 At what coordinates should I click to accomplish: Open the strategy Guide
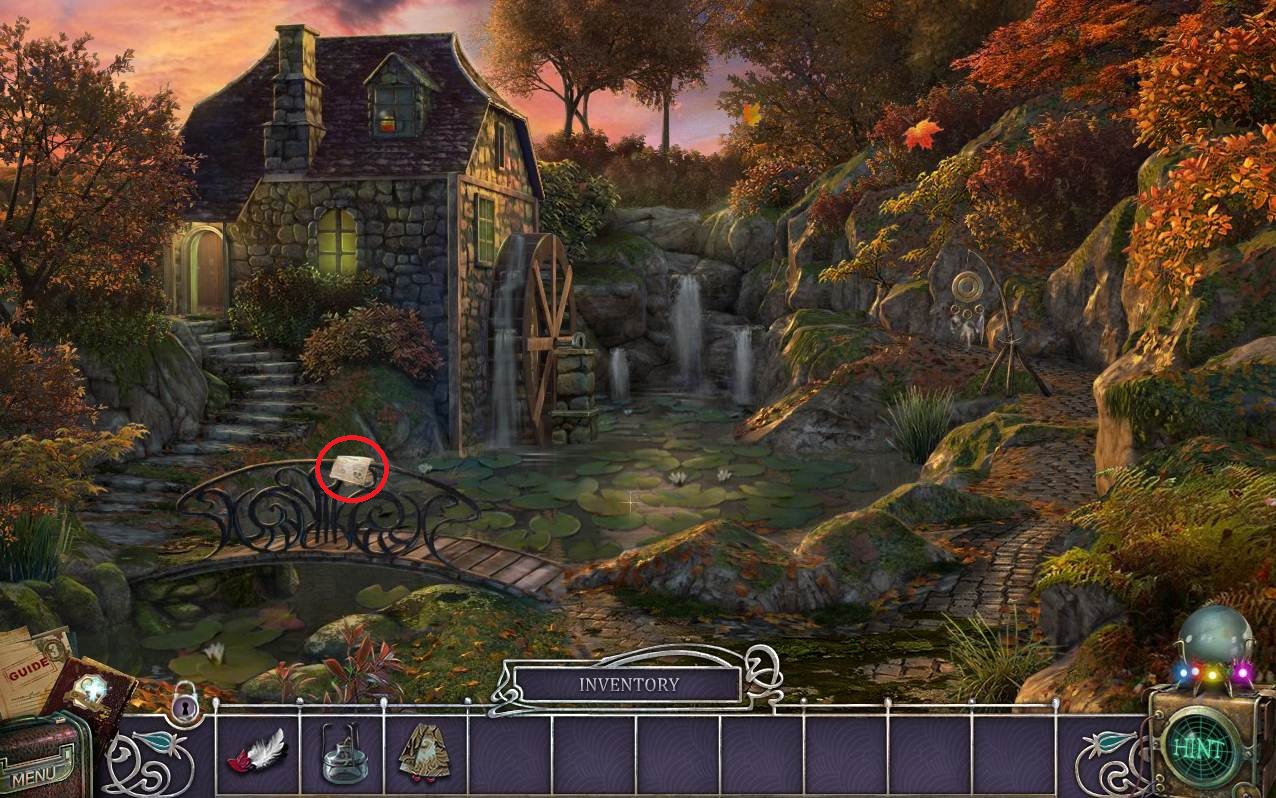[x=30, y=665]
